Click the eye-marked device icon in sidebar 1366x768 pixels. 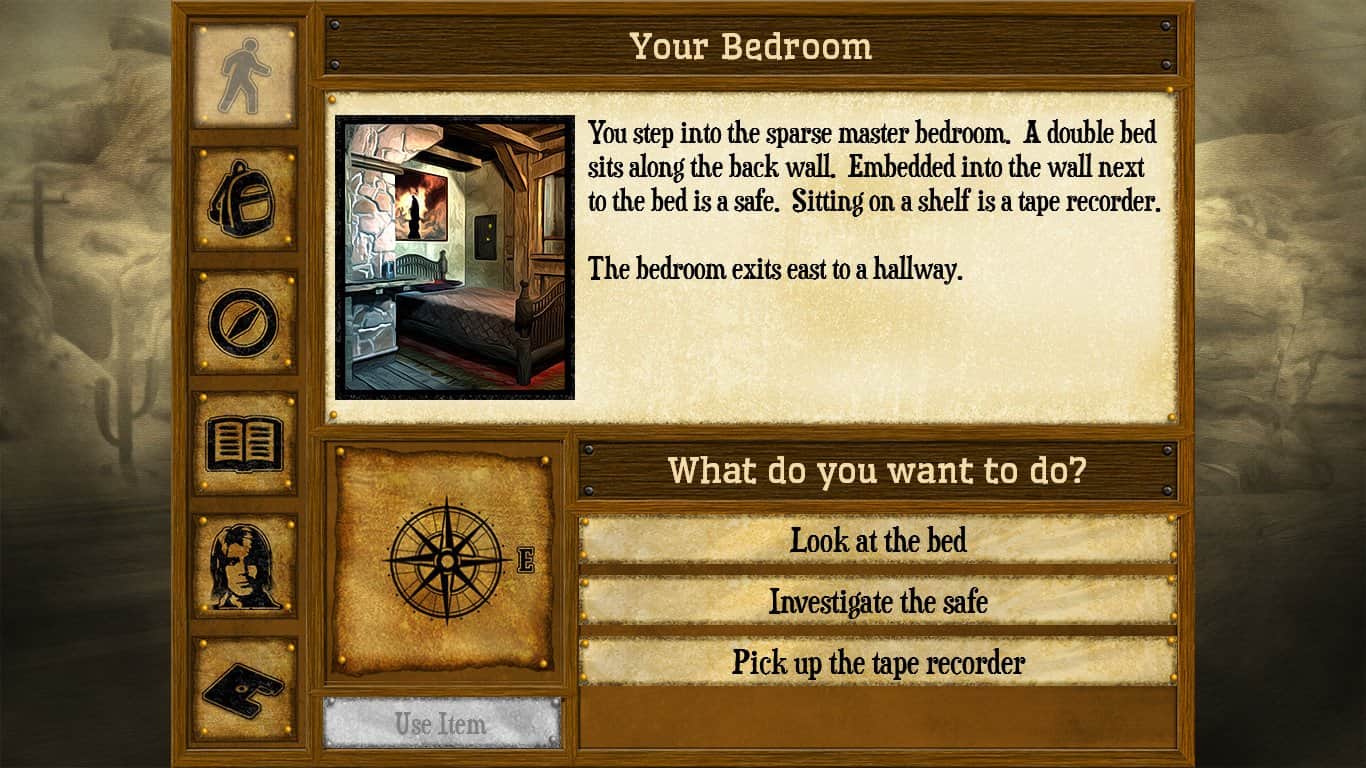pyautogui.click(x=243, y=692)
